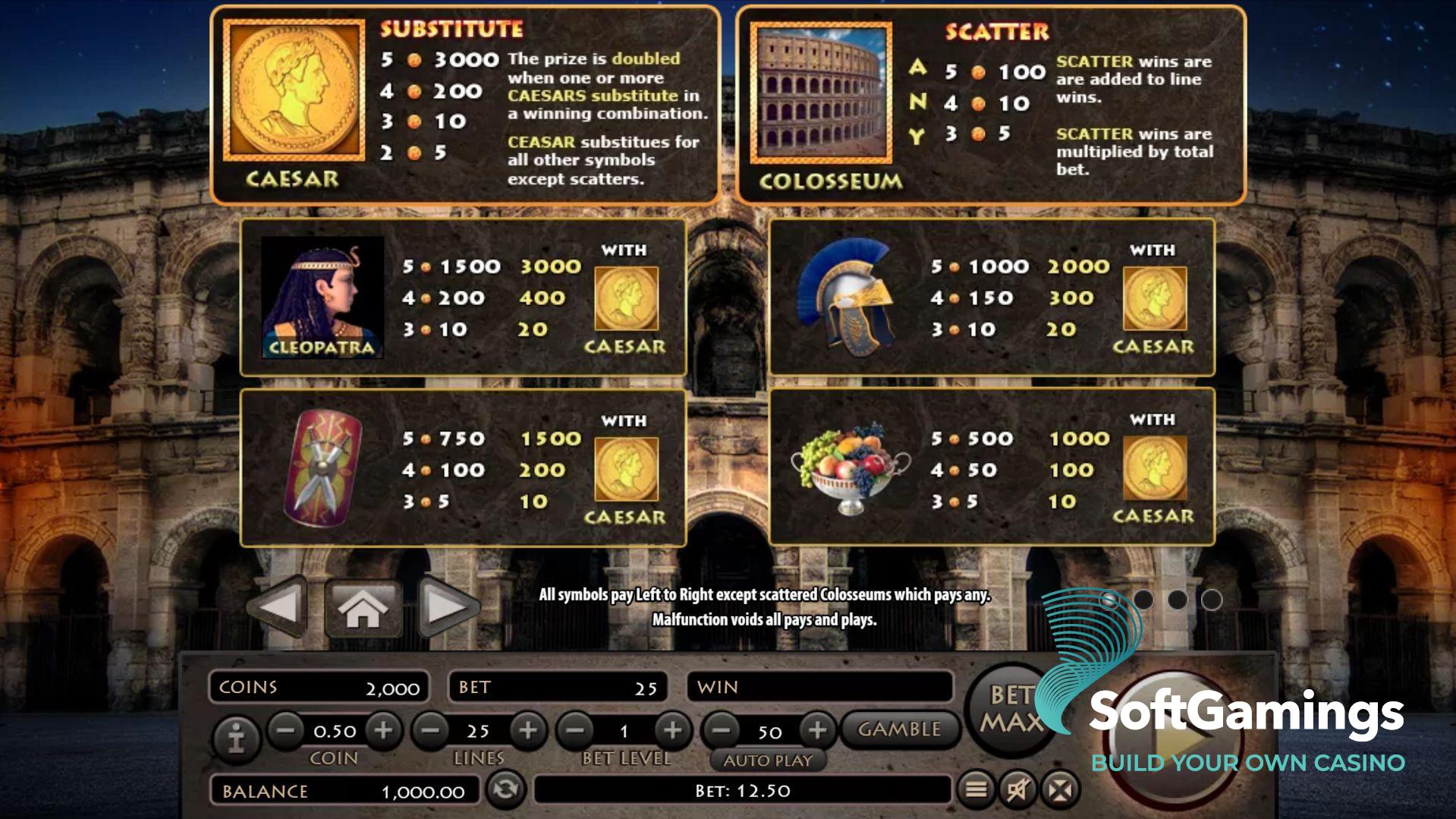Select the third pagination dot

coord(1177,600)
